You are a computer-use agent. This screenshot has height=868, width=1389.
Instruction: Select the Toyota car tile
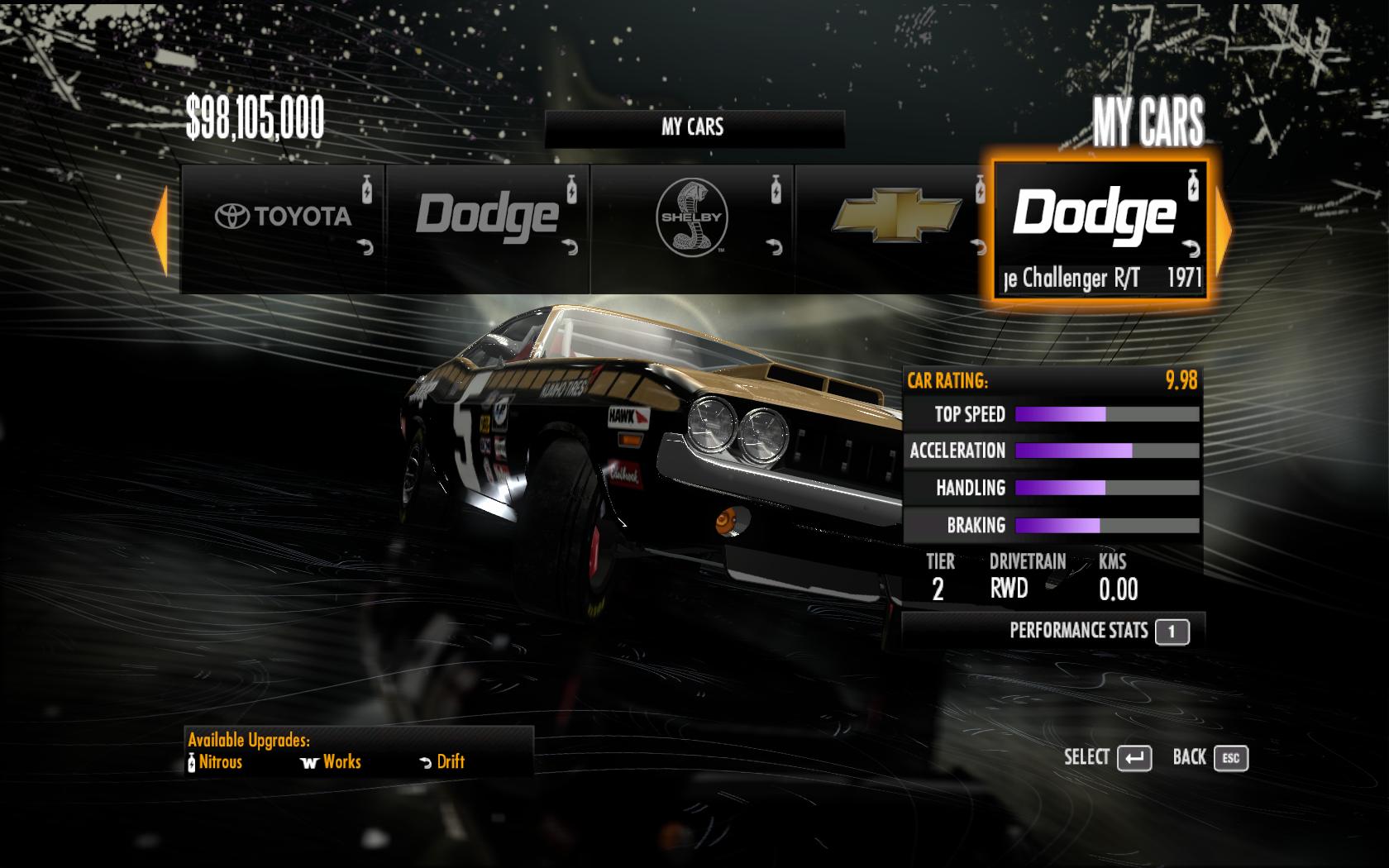(283, 228)
